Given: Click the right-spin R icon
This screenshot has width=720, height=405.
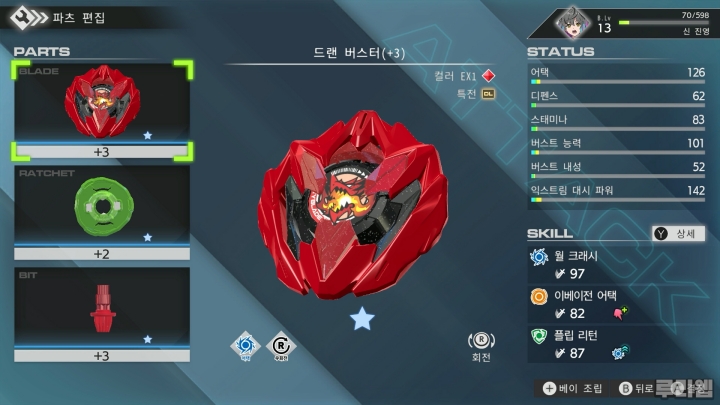Looking at the screenshot, I should point(281,346).
